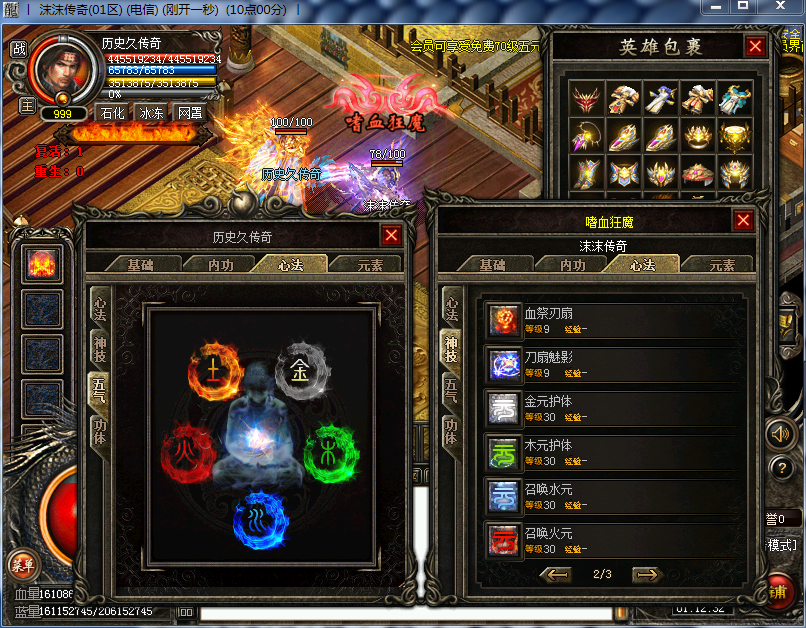Select the silver 金 metal orb
Screen dimensions: 806x628
pos(301,370)
